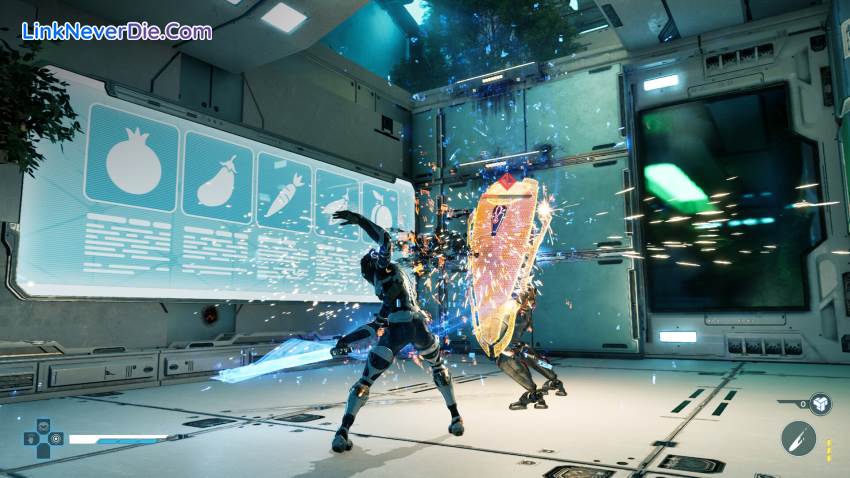Click the cube resource icon
850x478 pixels.
pyautogui.click(x=820, y=404)
